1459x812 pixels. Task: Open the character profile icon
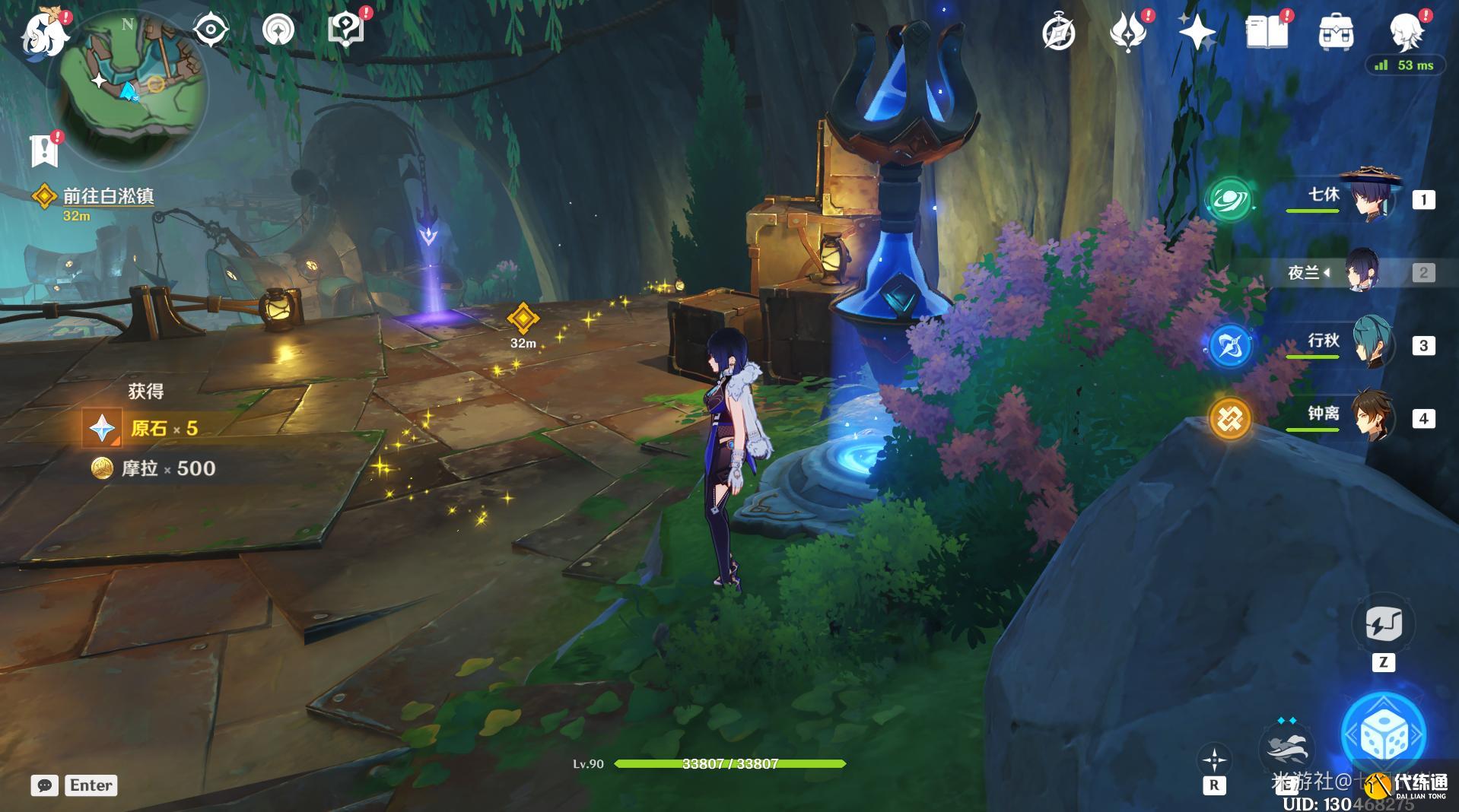point(1406,32)
